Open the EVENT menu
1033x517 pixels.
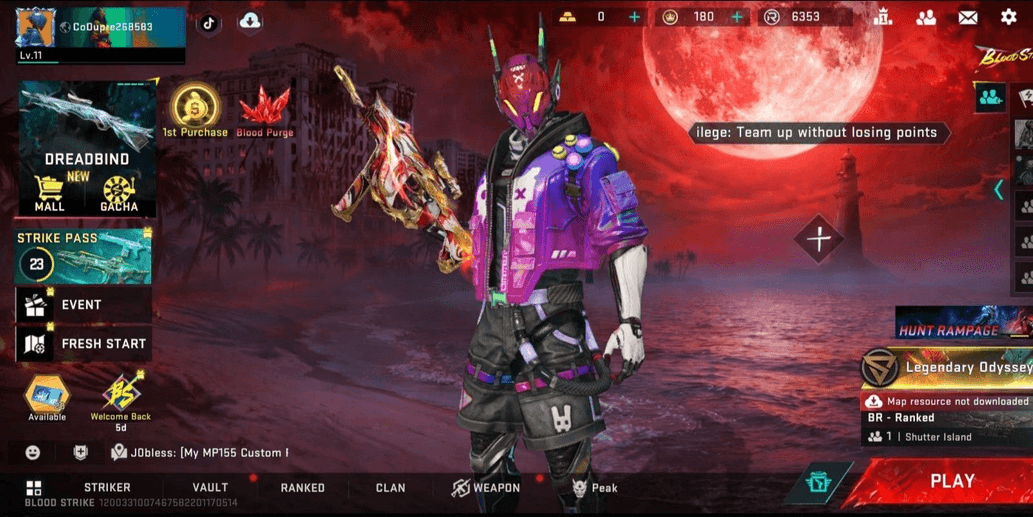click(x=82, y=305)
